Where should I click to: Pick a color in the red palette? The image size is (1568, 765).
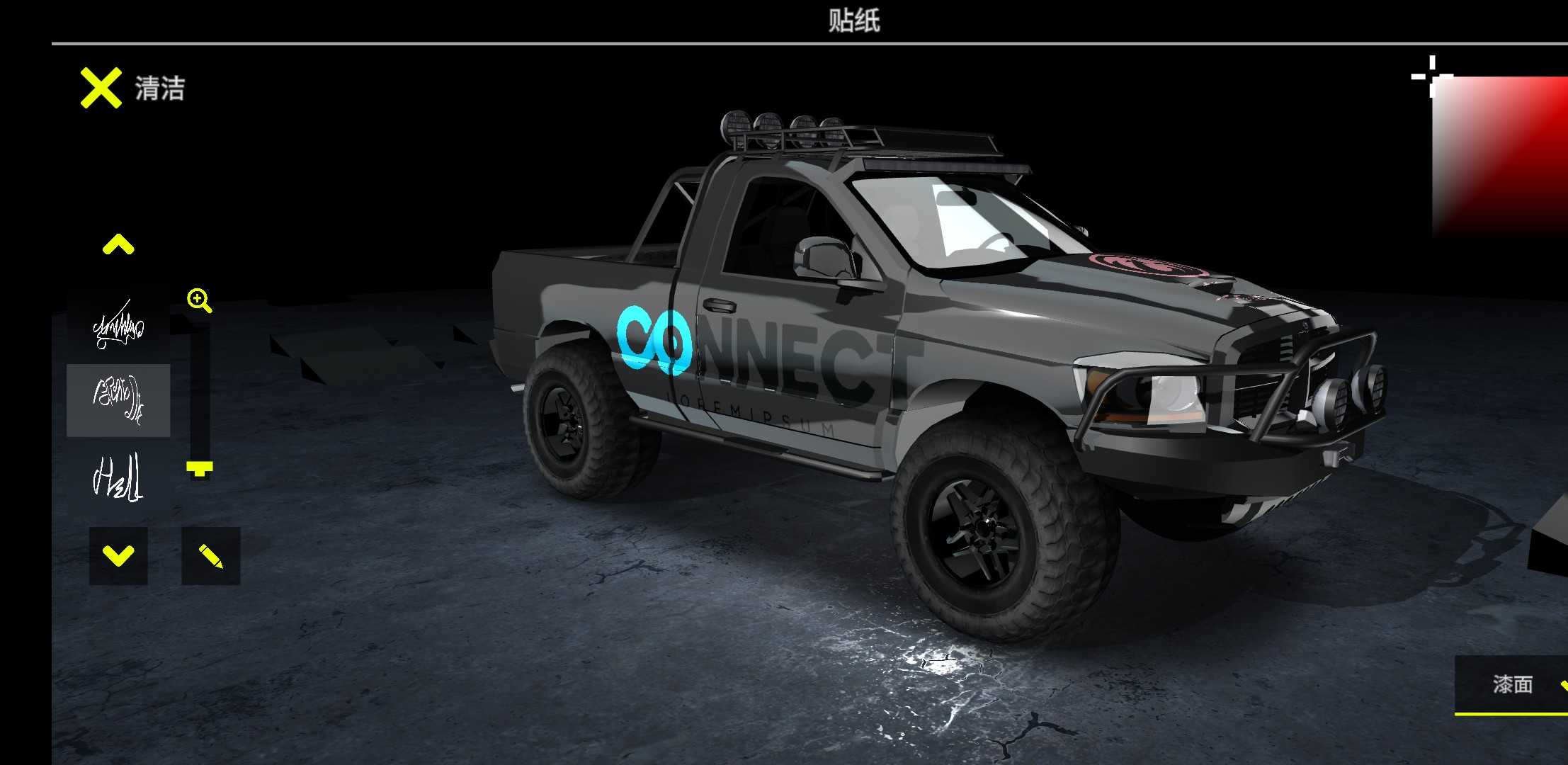[1501, 156]
